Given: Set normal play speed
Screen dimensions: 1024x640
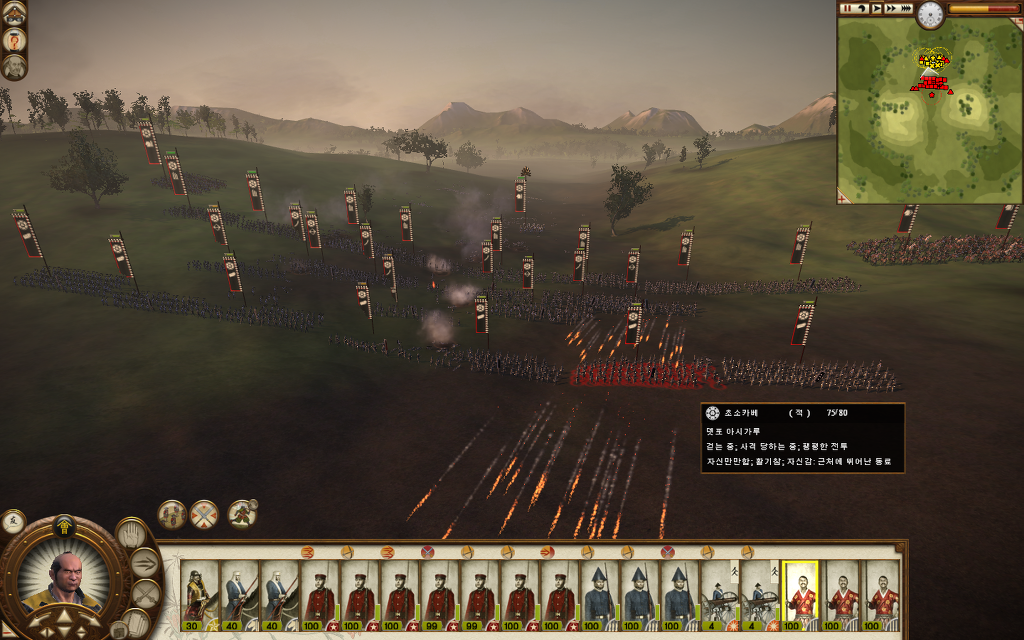Looking at the screenshot, I should pyautogui.click(x=877, y=8).
